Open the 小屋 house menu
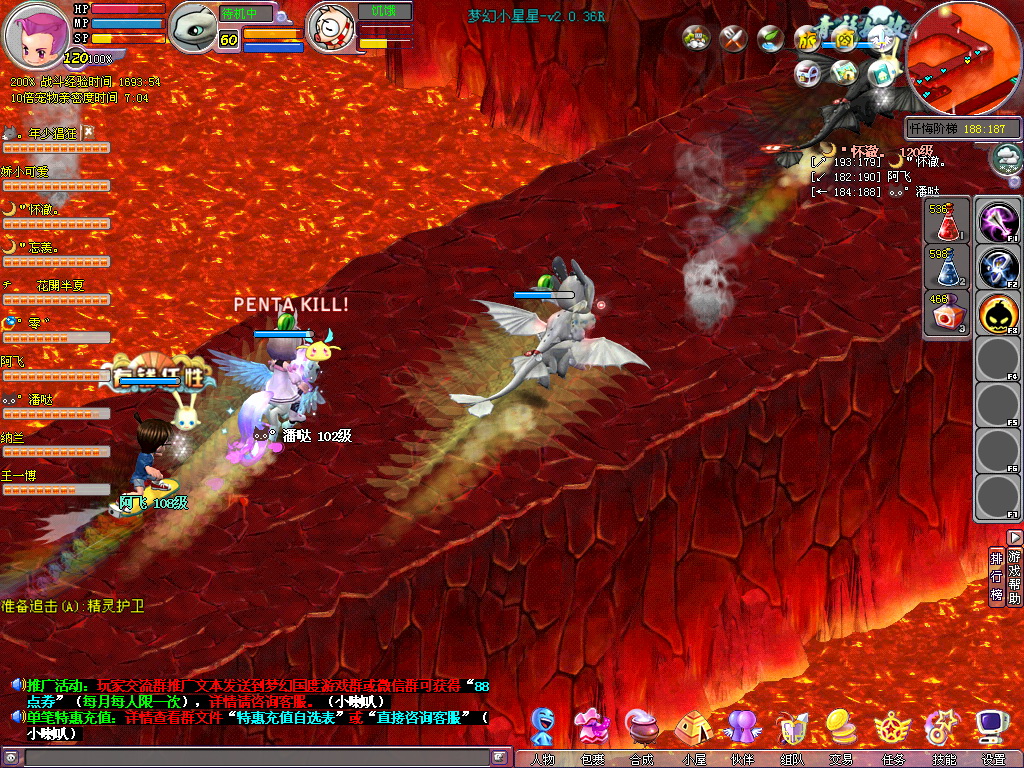Viewport: 1024px width, 768px height. [692, 728]
